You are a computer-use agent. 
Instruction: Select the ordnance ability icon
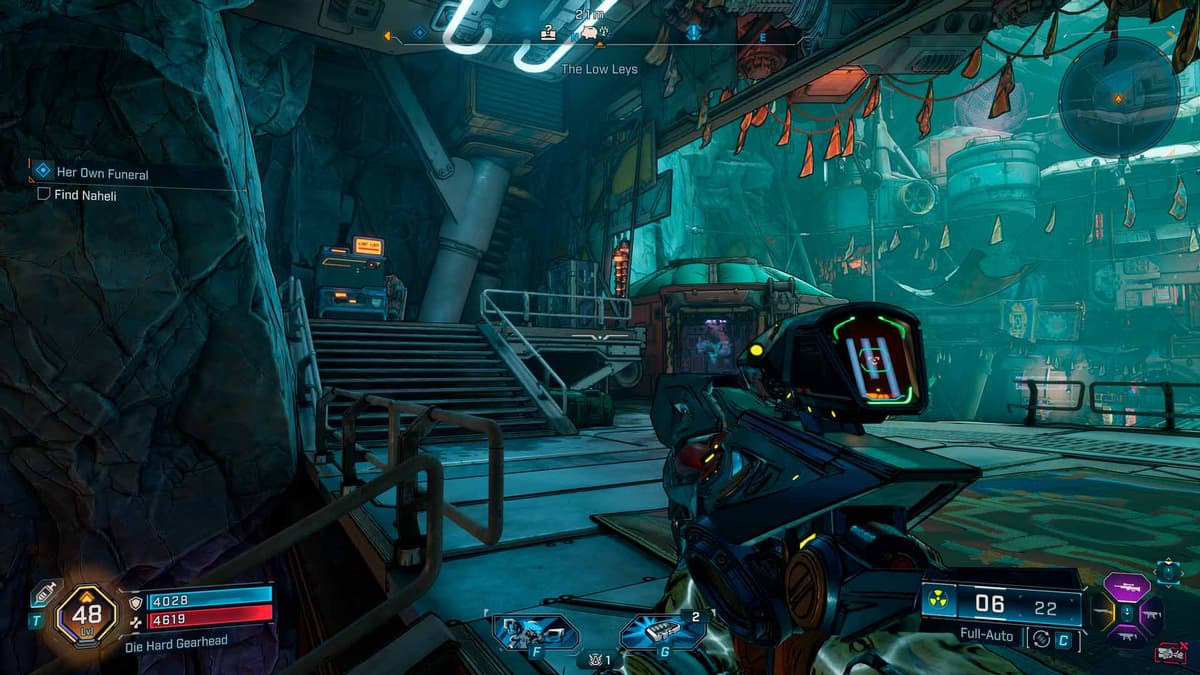[x=661, y=632]
